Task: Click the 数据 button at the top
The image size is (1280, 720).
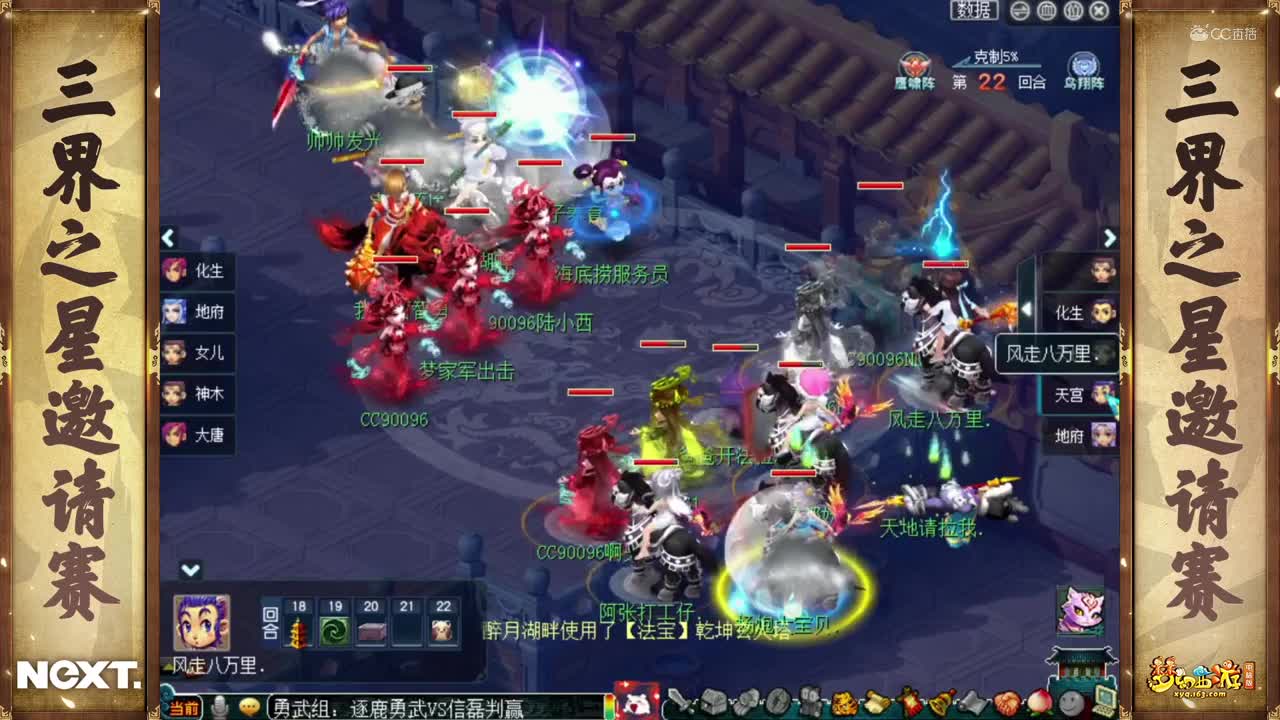Action: coord(975,11)
